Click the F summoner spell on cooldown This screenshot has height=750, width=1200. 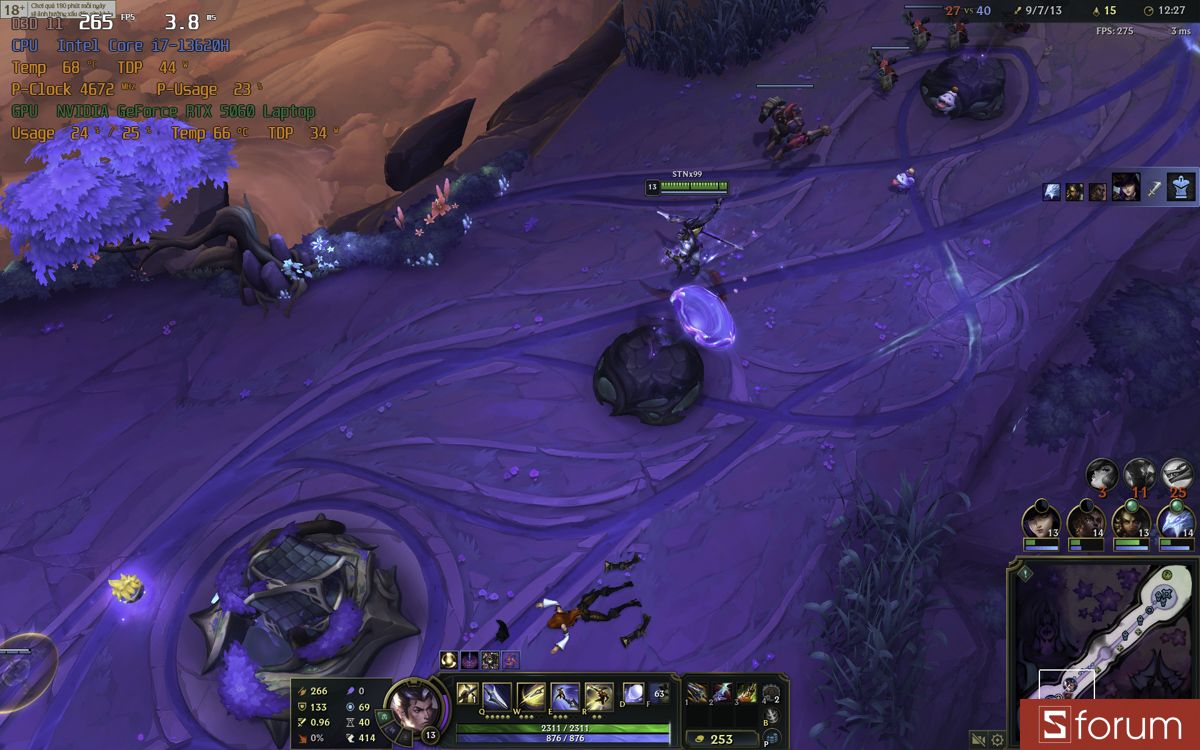pyautogui.click(x=658, y=692)
